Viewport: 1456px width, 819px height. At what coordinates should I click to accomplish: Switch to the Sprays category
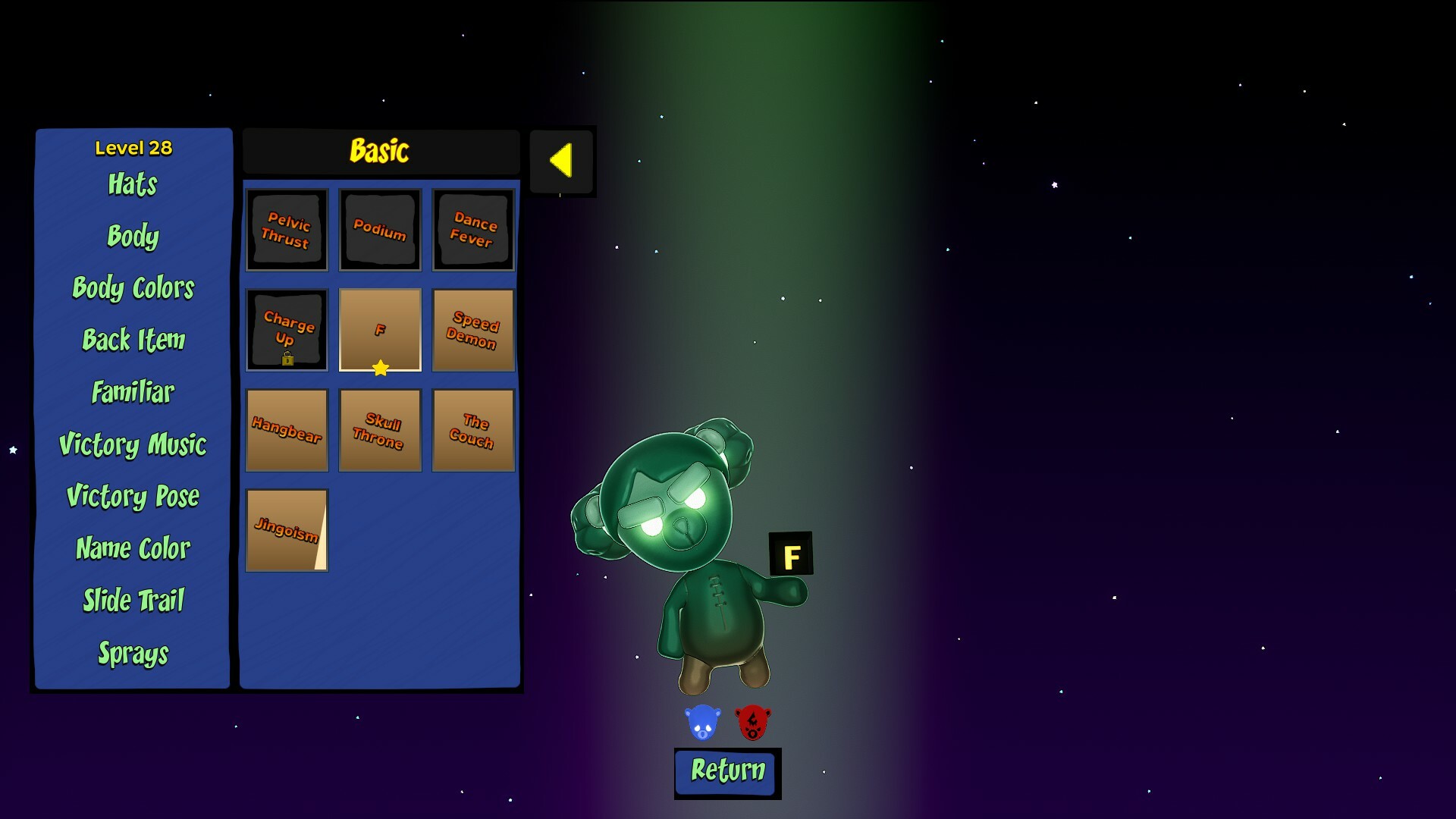[x=133, y=651]
